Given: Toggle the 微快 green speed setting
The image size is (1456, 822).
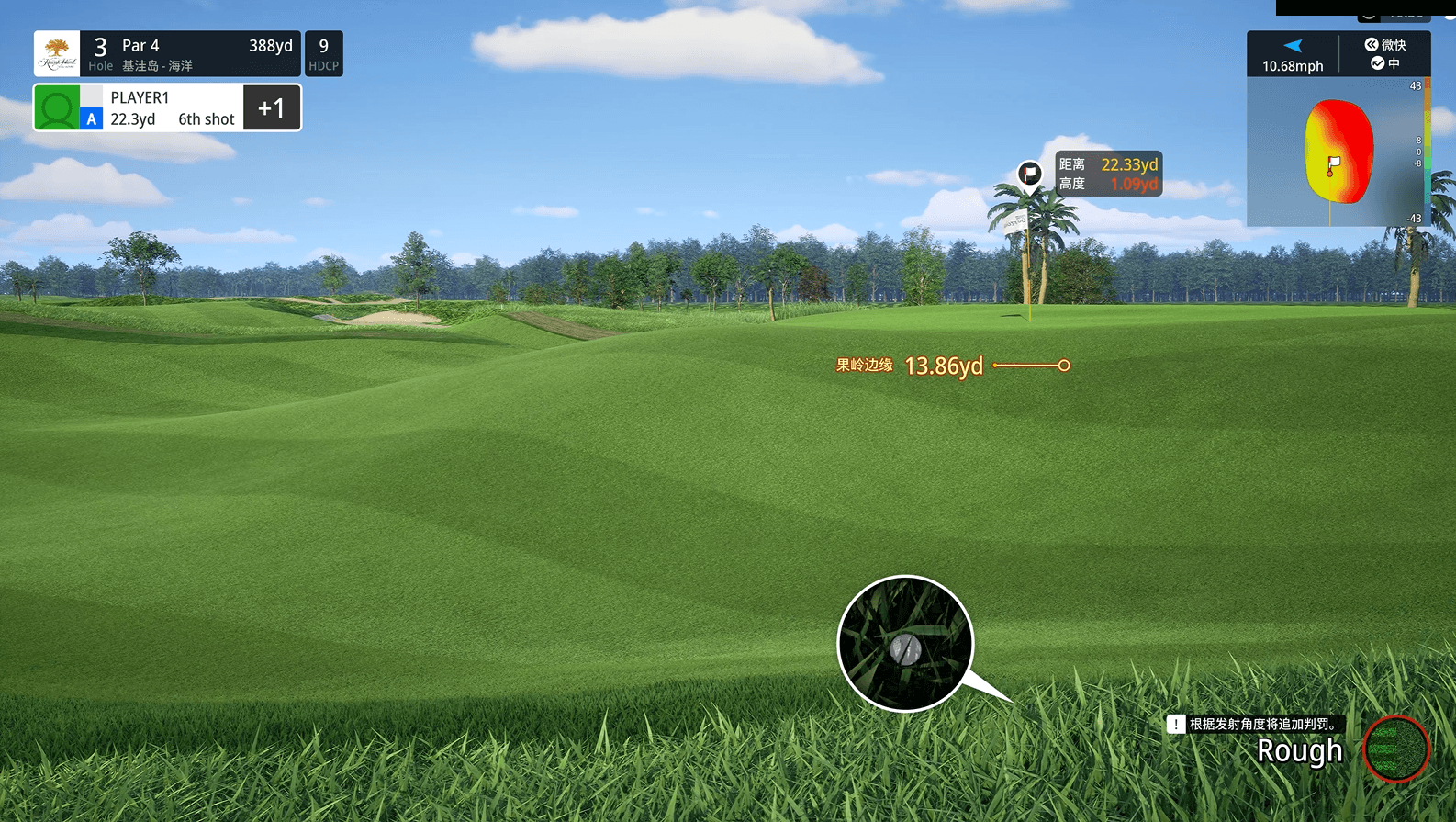Looking at the screenshot, I should [x=1384, y=45].
